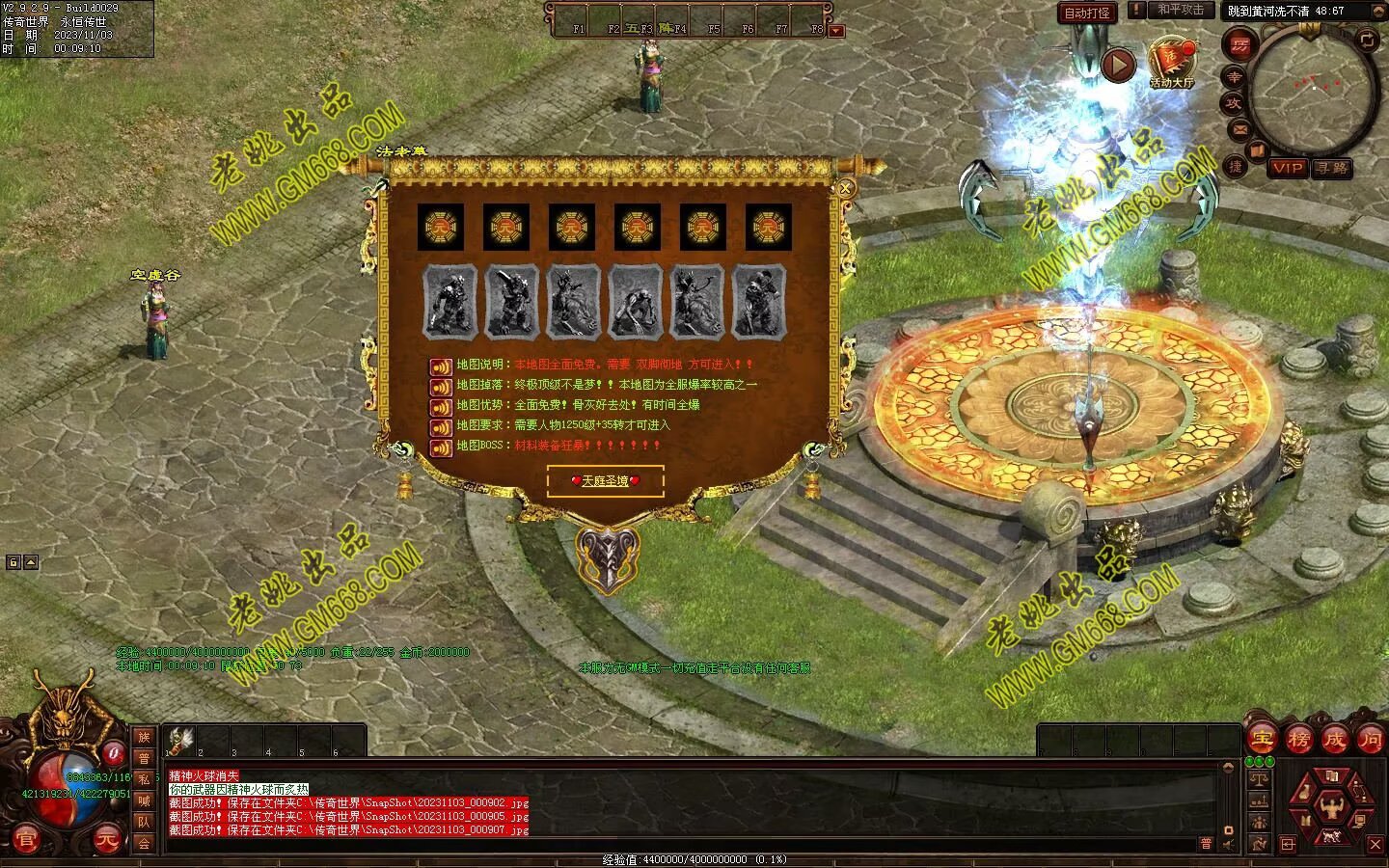Screen dimensions: 1389x868
Task: Enter the 天庭圣境 map
Action: [605, 480]
